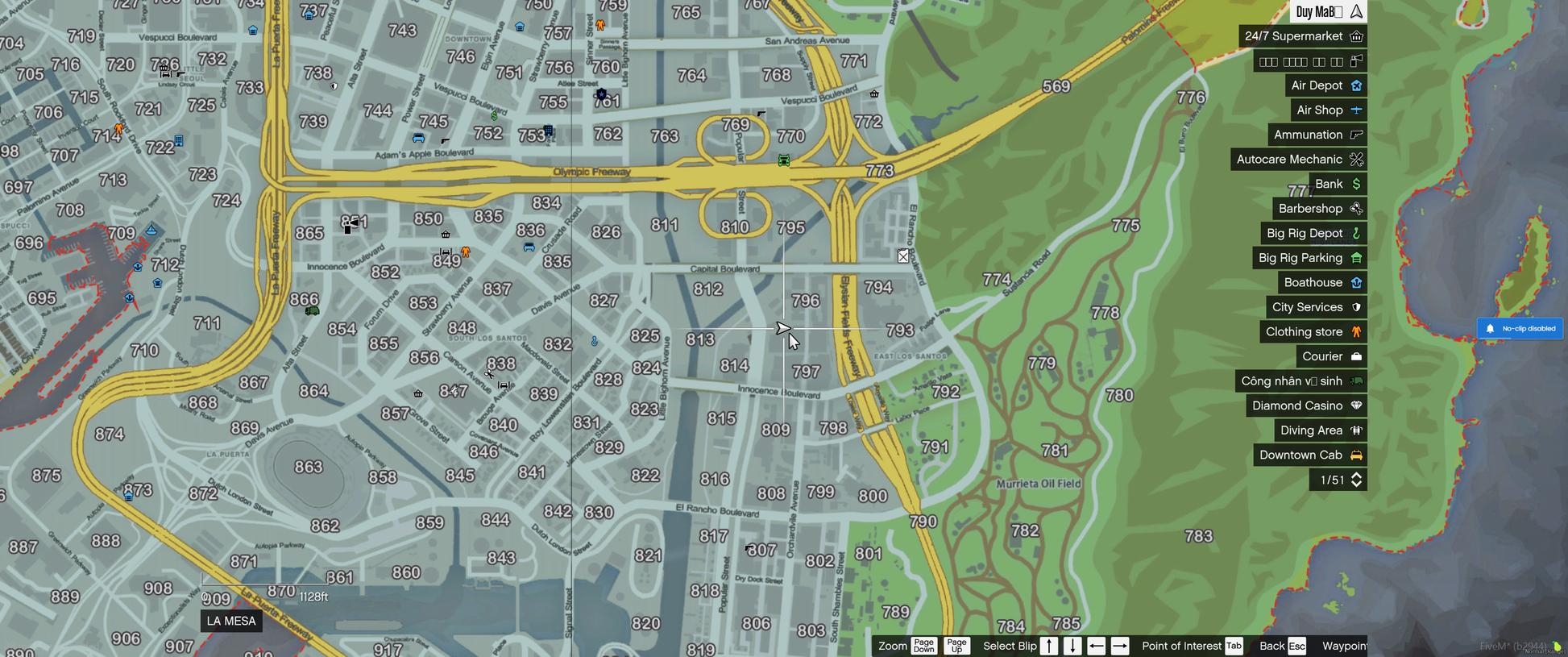The width and height of the screenshot is (1568, 657).
Task: Click the legend page 1/51 stepper arrows
Action: (x=1357, y=480)
